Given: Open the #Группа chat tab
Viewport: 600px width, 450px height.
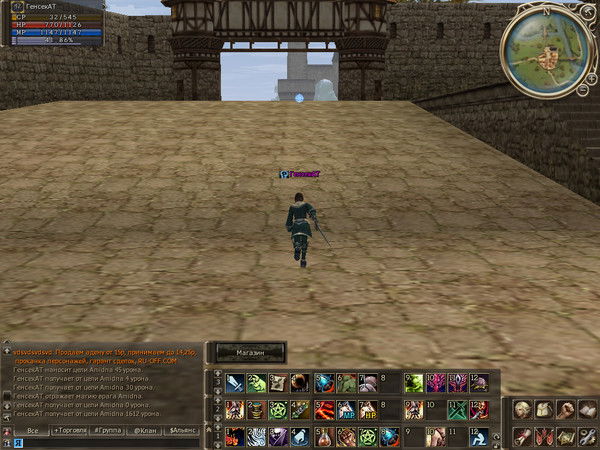Looking at the screenshot, I should pyautogui.click(x=107, y=430).
